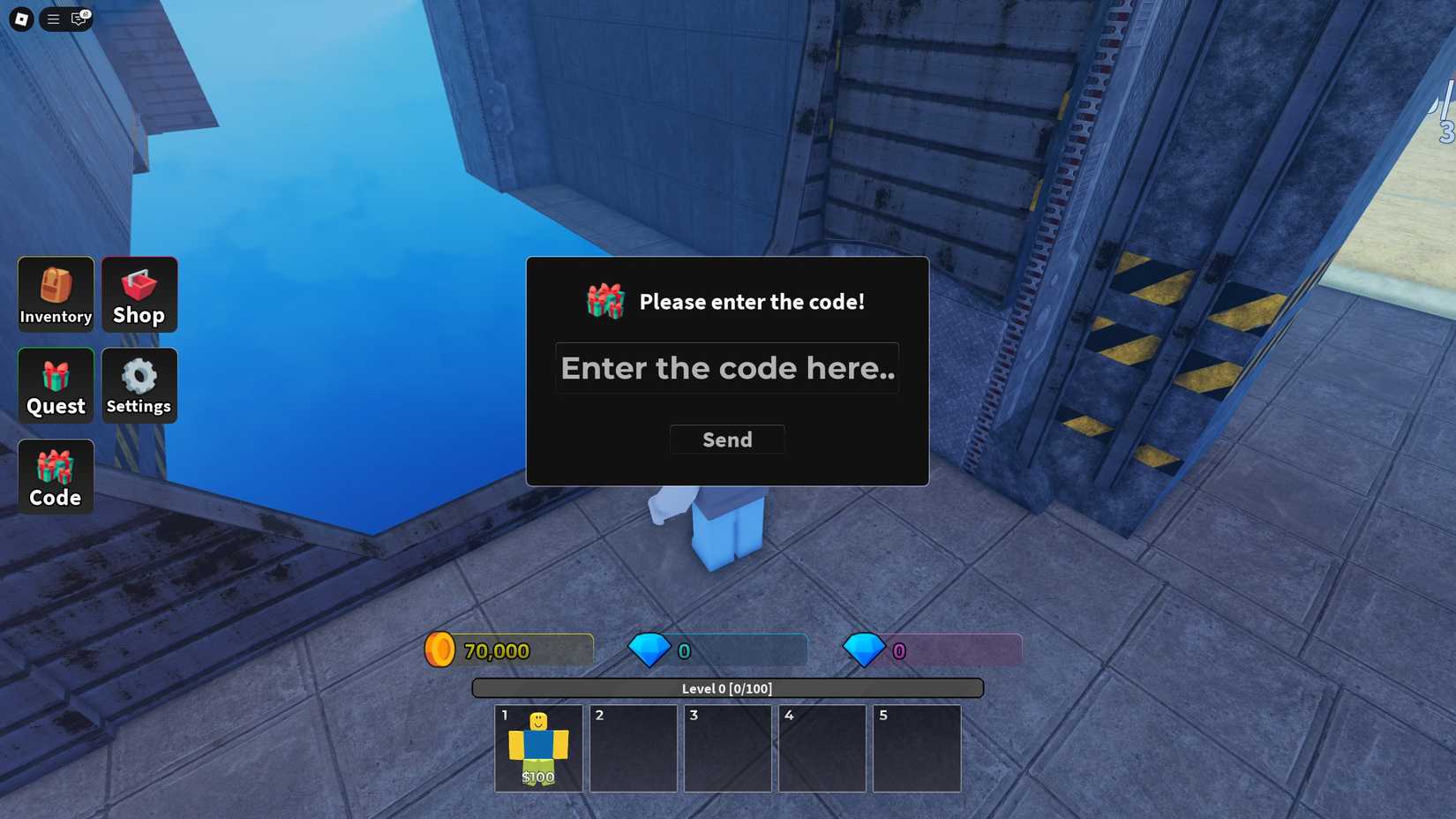Select empty hotbar slot 2

632,748
